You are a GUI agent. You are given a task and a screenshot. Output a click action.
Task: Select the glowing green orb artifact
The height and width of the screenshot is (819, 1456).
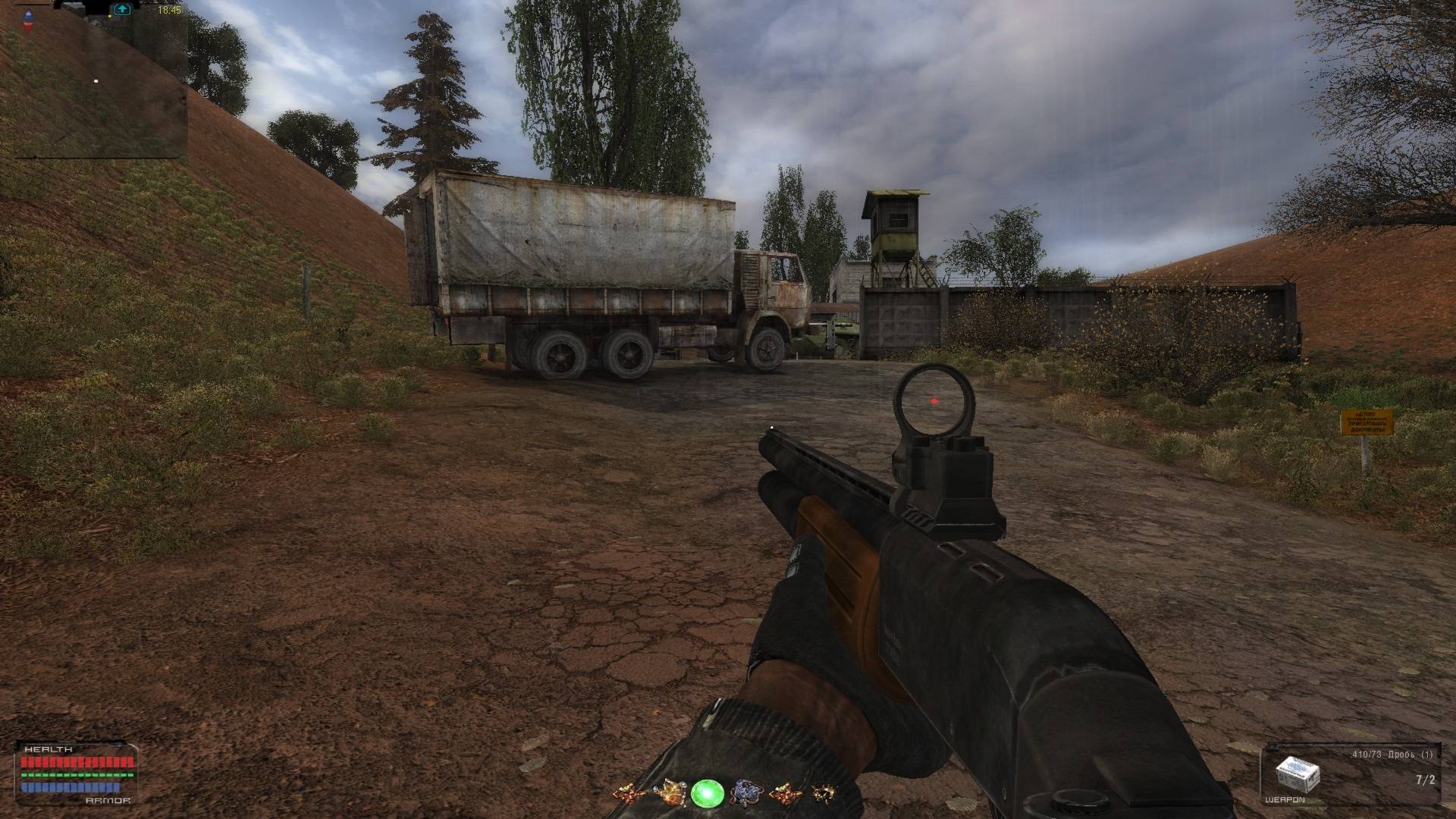(705, 793)
